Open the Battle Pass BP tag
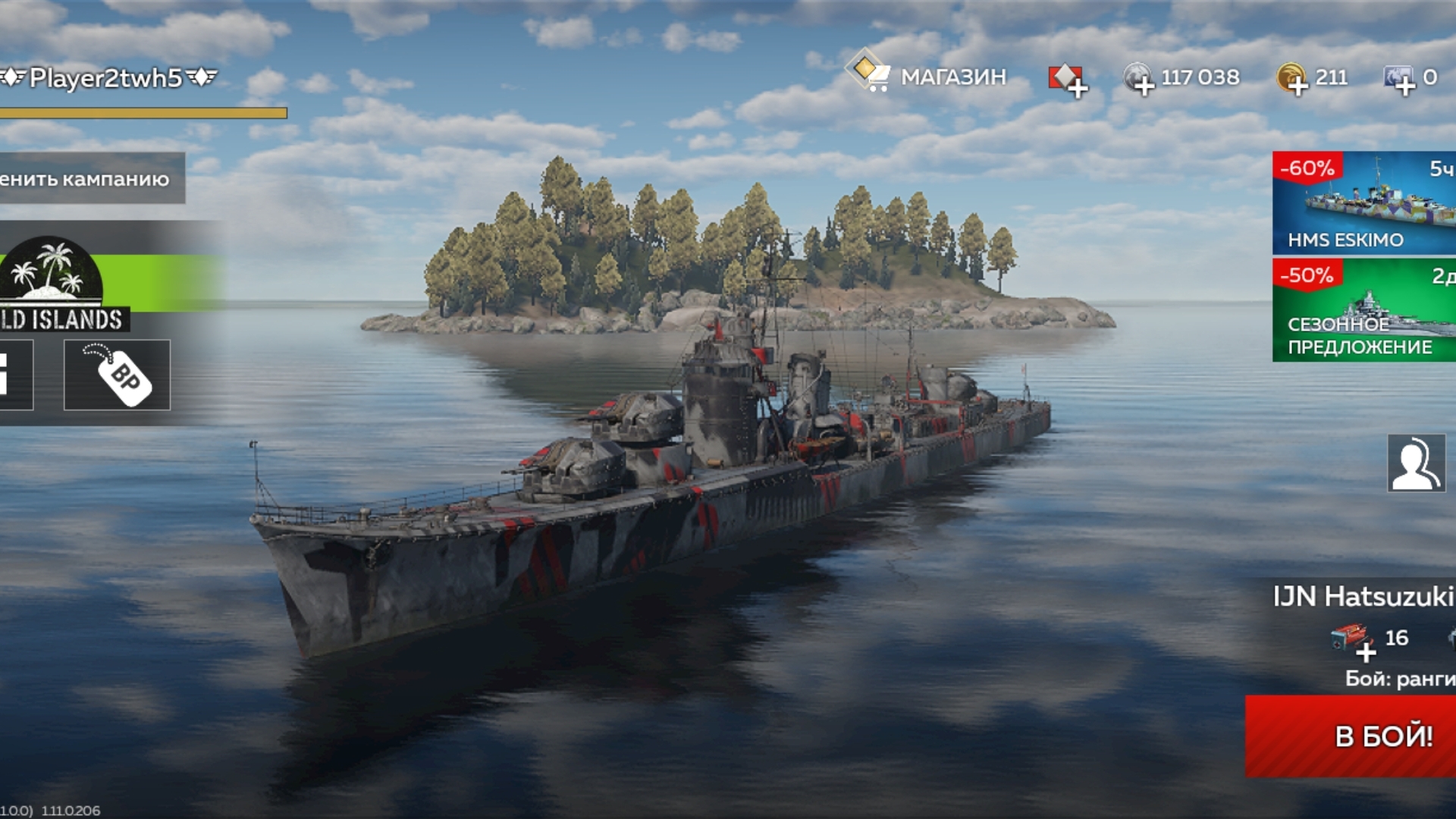The width and height of the screenshot is (1456, 819). tap(118, 375)
